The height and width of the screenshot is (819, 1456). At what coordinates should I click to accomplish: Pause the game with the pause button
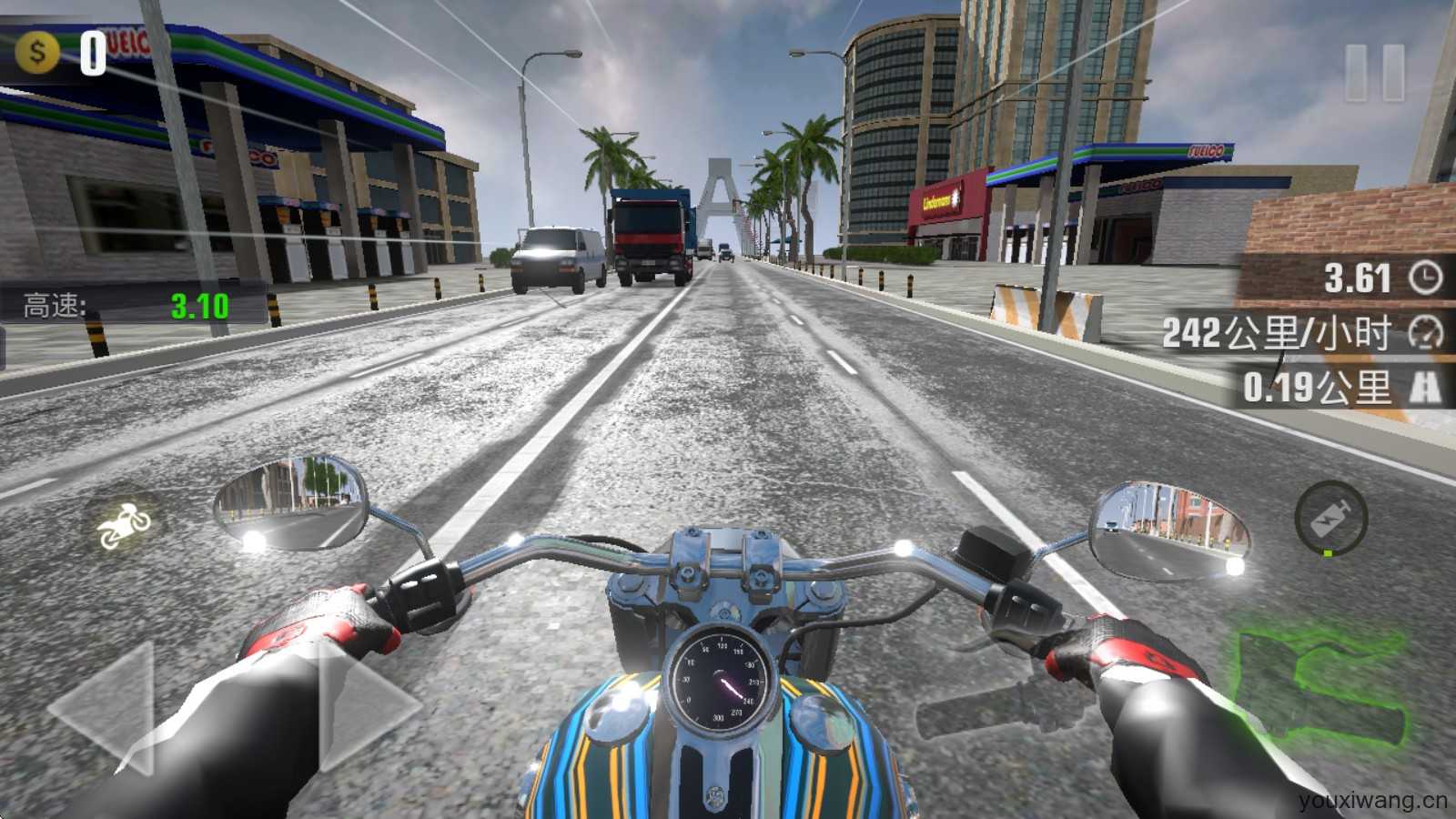coord(1375,71)
